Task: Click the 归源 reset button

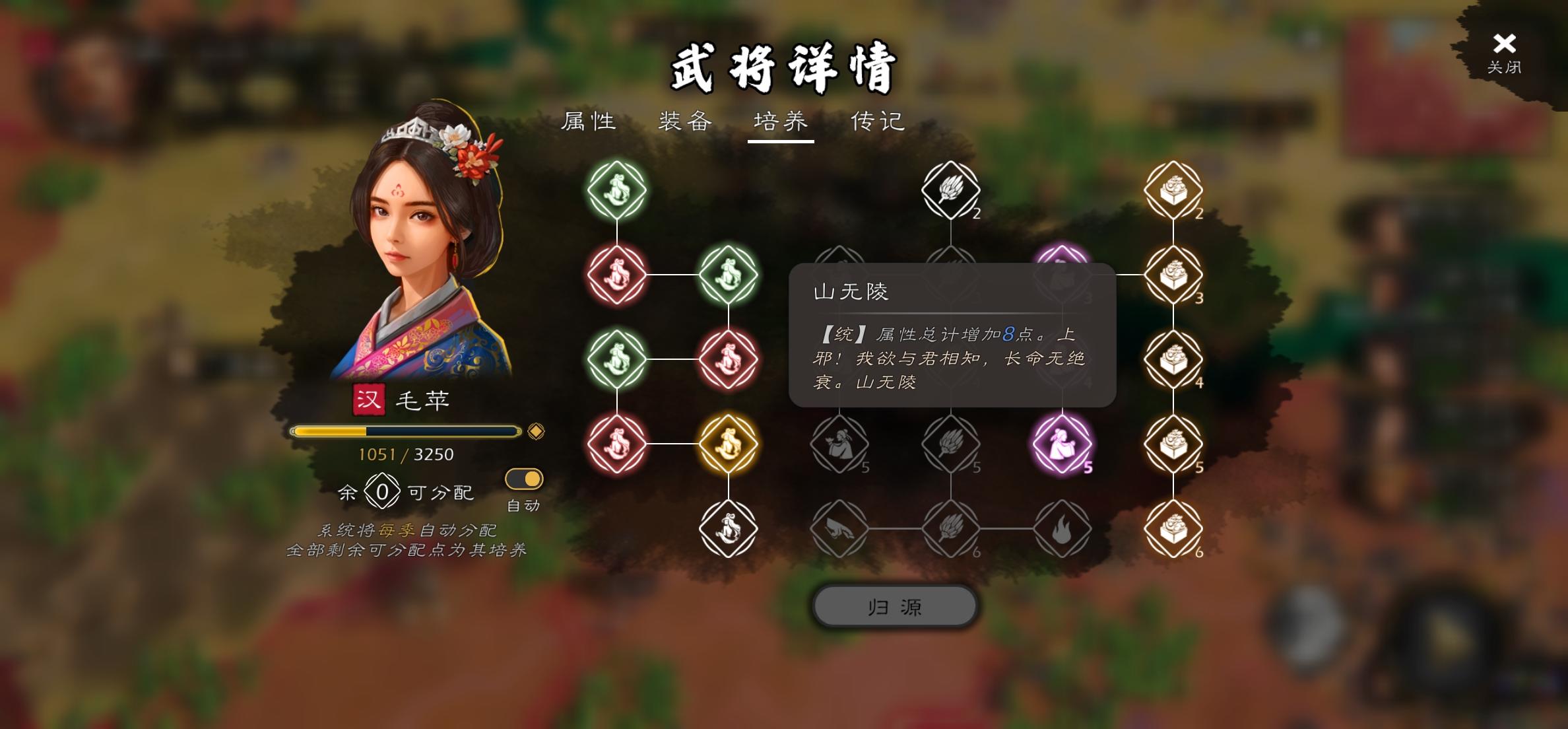Action: [x=895, y=606]
